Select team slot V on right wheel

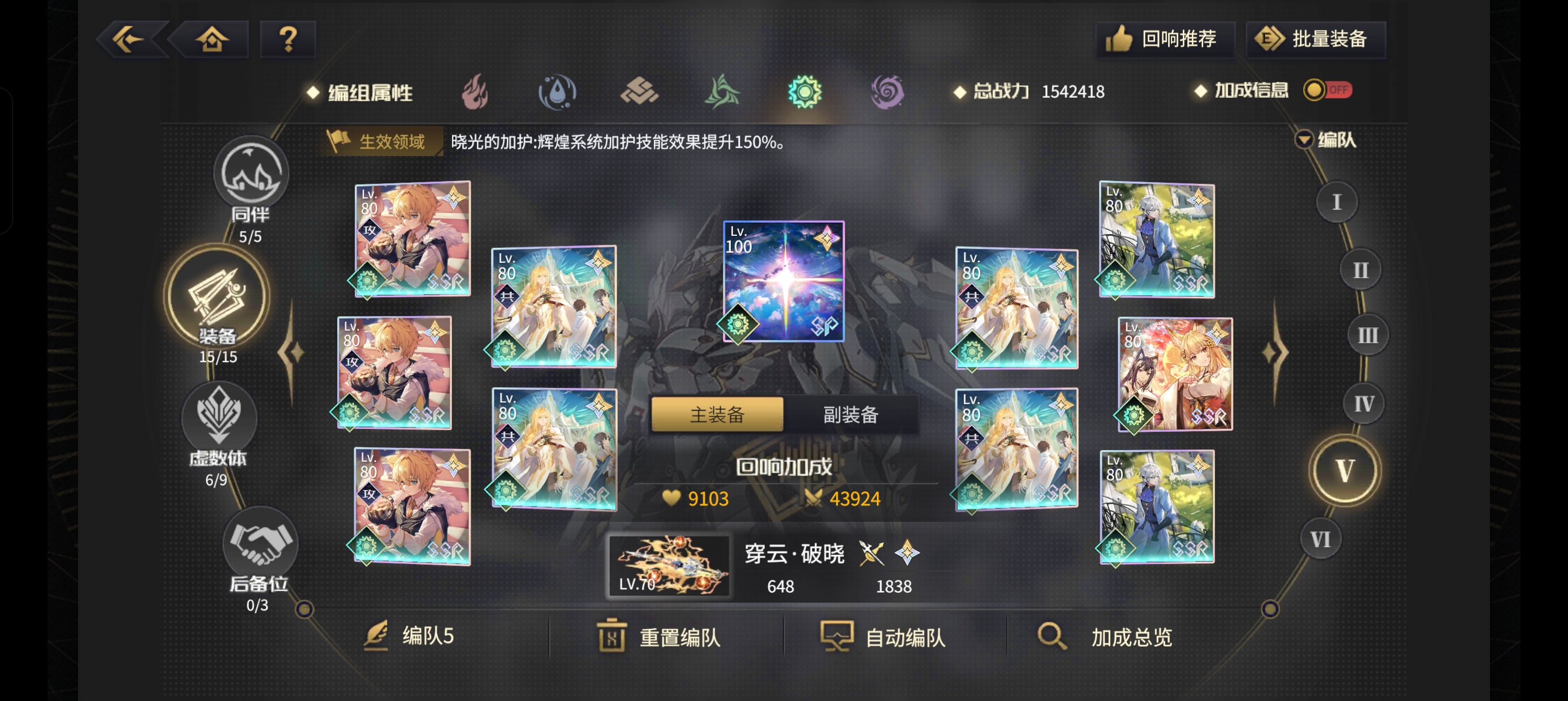pos(1346,470)
